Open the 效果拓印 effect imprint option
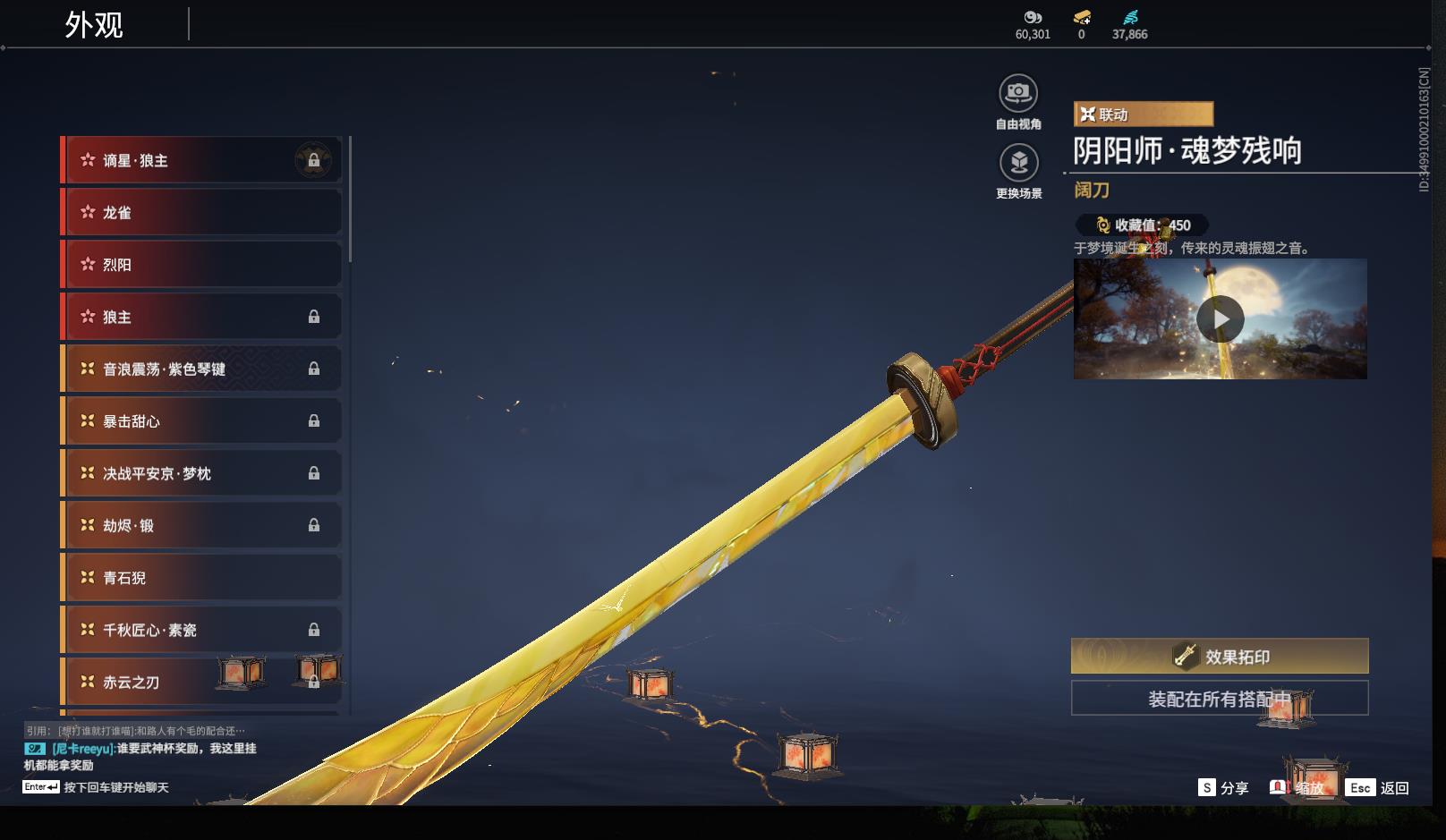This screenshot has width=1446, height=840. point(1220,657)
